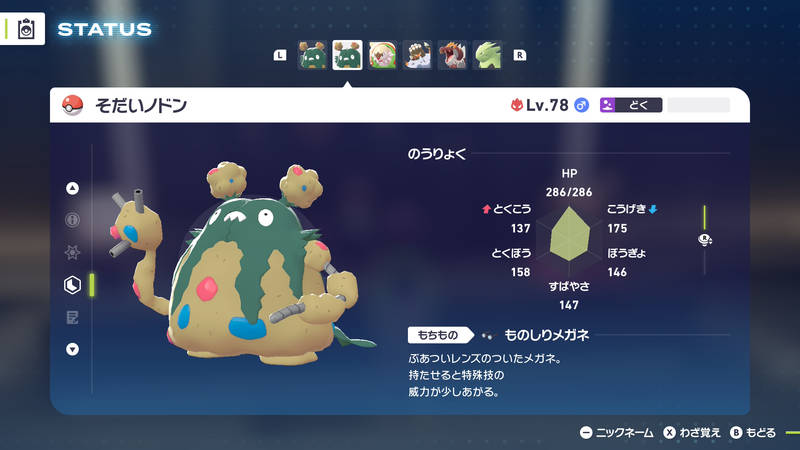
Task: Choose the third party Pokémon with the red-and-white round icon
Action: [x=382, y=55]
